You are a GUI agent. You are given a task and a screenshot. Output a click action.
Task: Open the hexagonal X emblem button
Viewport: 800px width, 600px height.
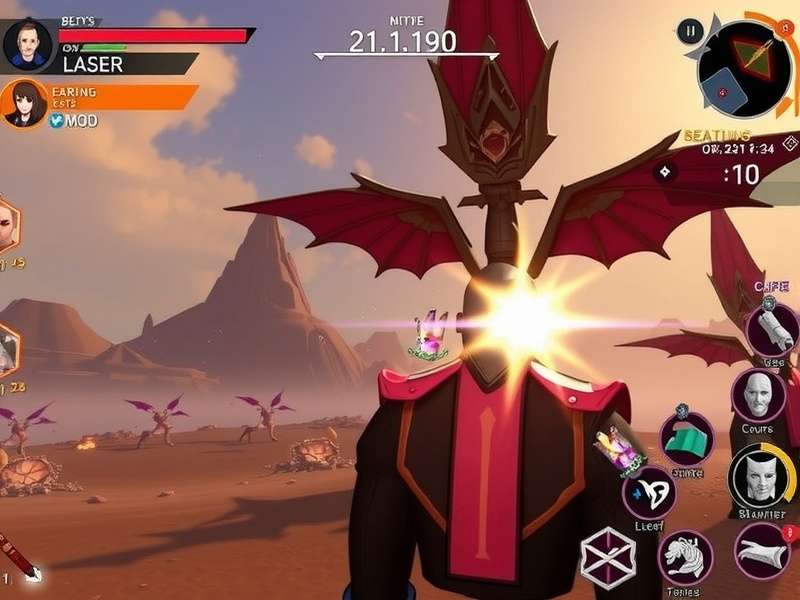607,554
